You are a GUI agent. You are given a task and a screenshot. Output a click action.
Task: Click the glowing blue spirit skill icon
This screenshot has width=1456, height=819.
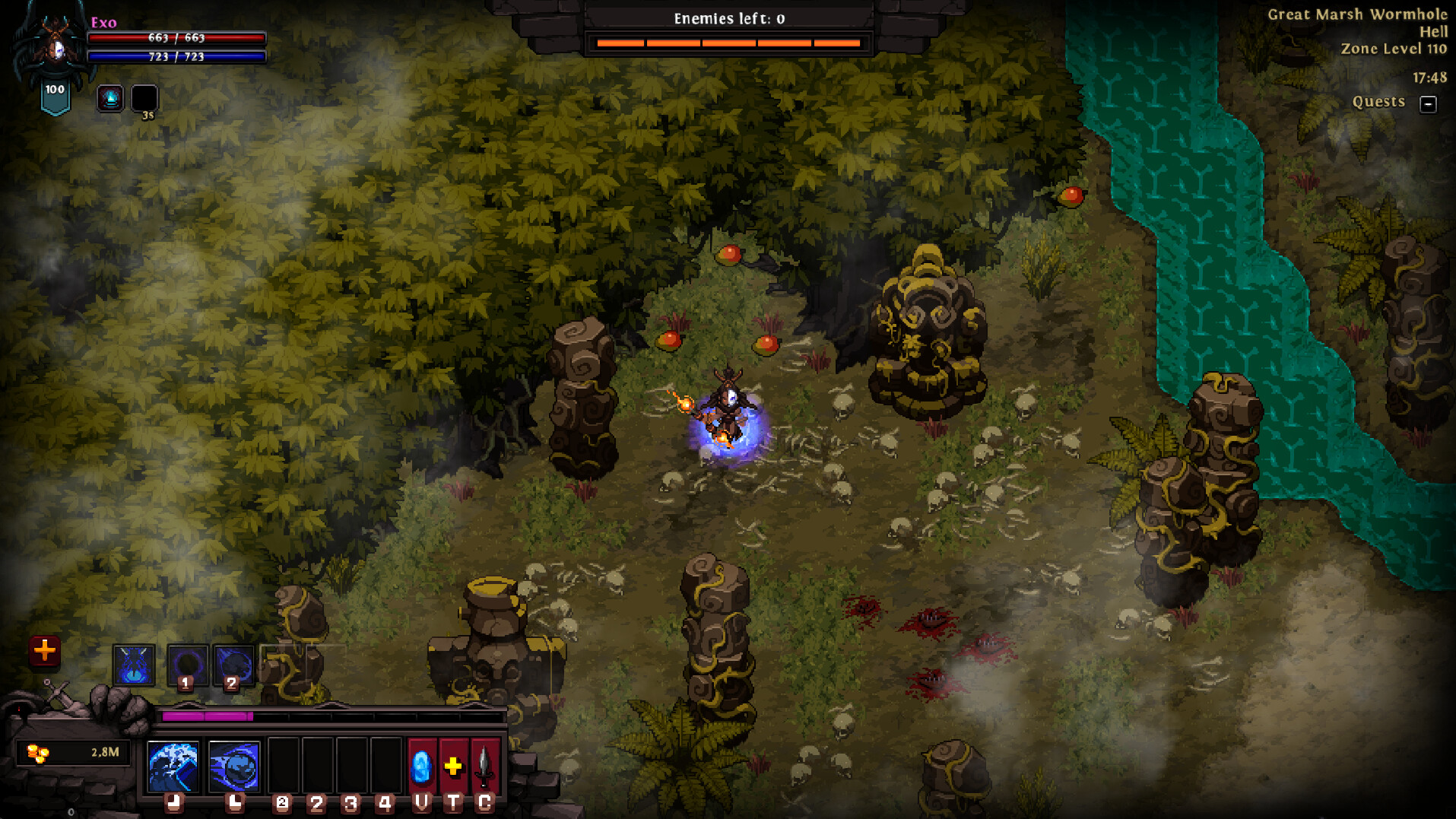point(135,664)
